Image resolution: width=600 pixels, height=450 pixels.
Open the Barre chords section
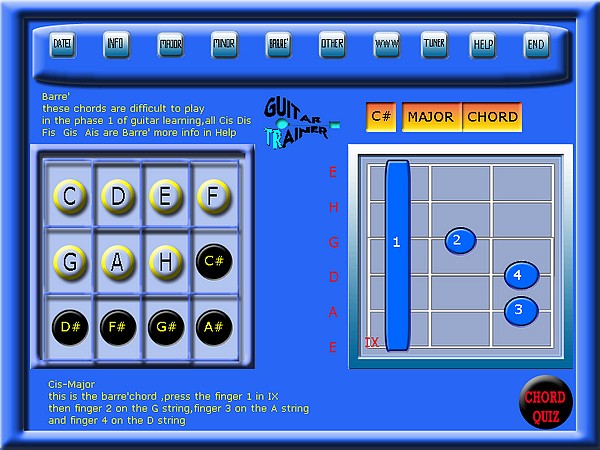point(279,44)
